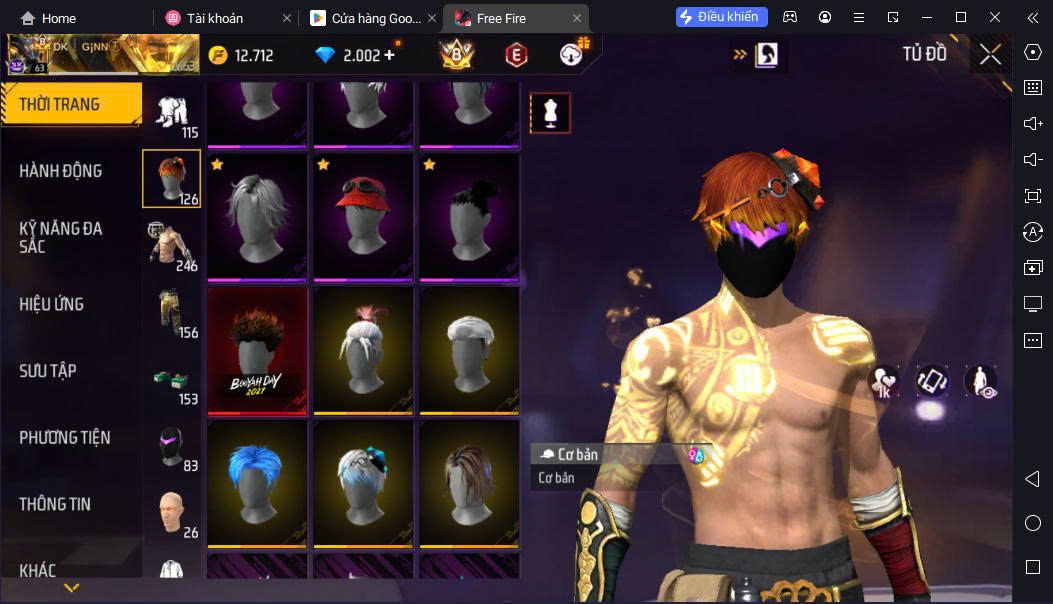Open the Hiệu Ứng category
Image resolution: width=1053 pixels, height=604 pixels.
click(x=51, y=304)
